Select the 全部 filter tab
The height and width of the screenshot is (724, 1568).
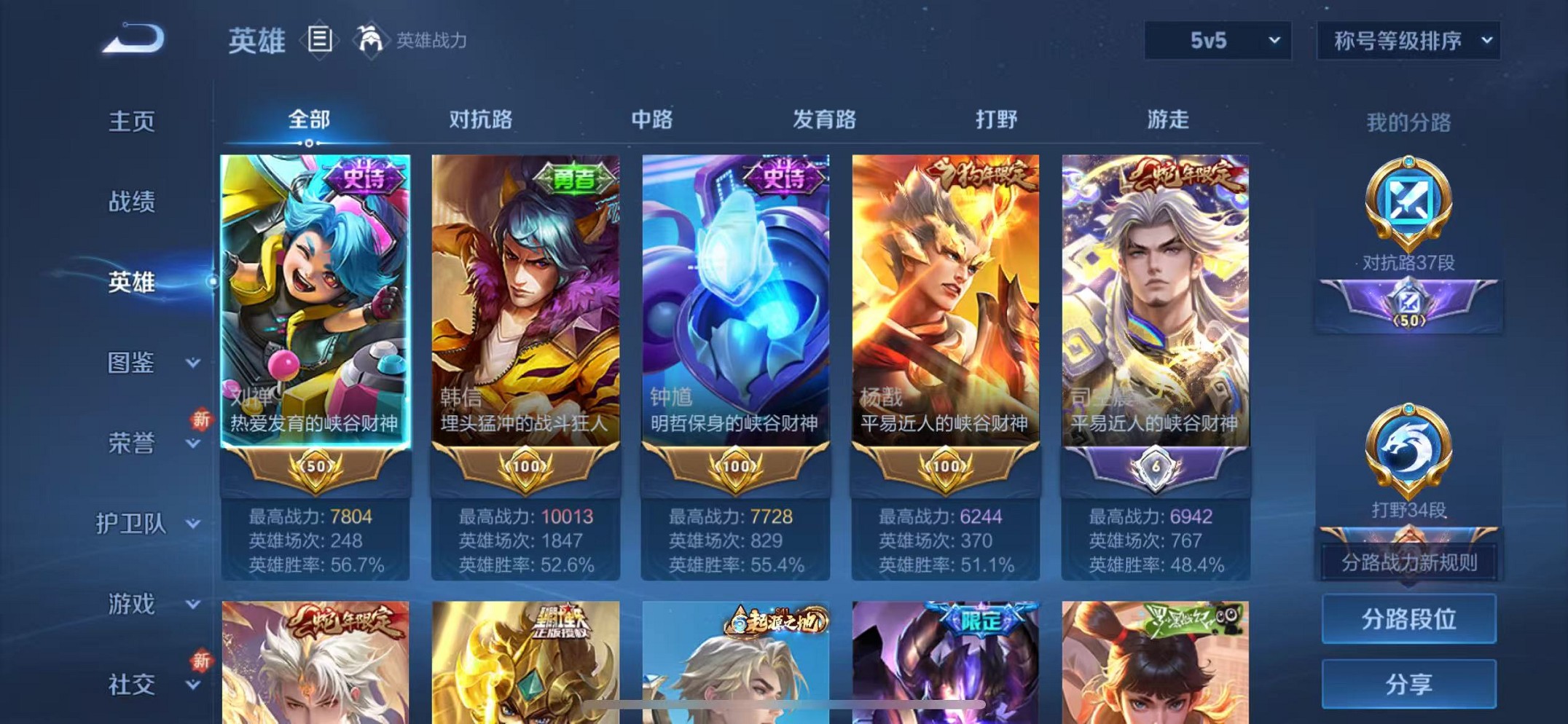coord(309,119)
